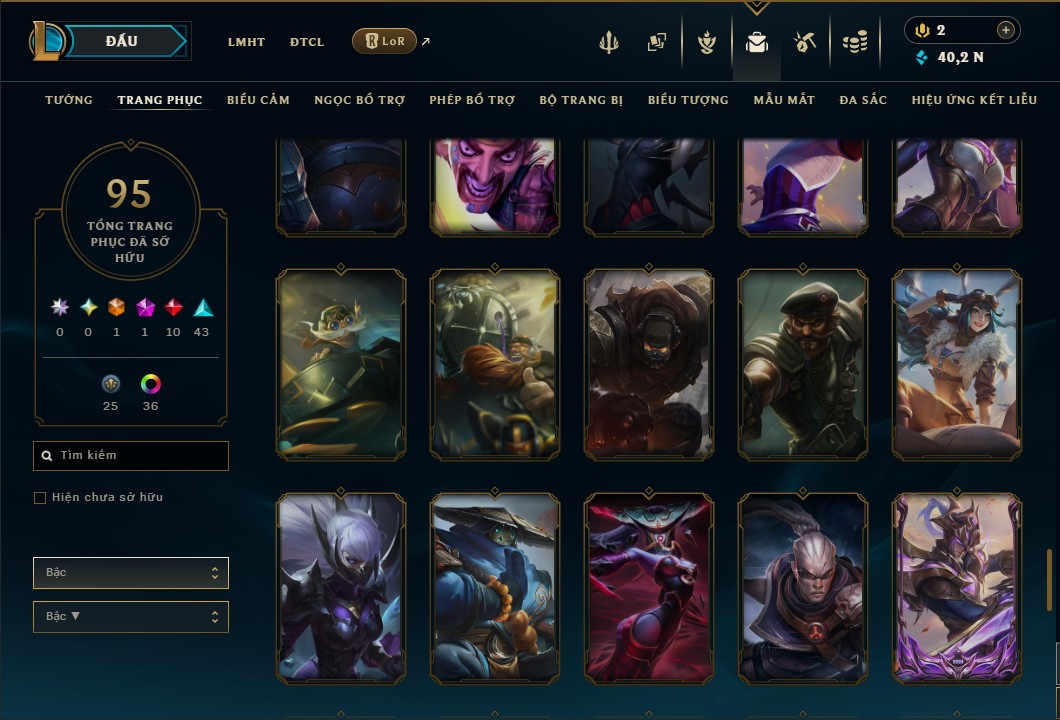Open the MẪU MẮT tab
Viewport: 1060px width, 720px height.
click(784, 100)
